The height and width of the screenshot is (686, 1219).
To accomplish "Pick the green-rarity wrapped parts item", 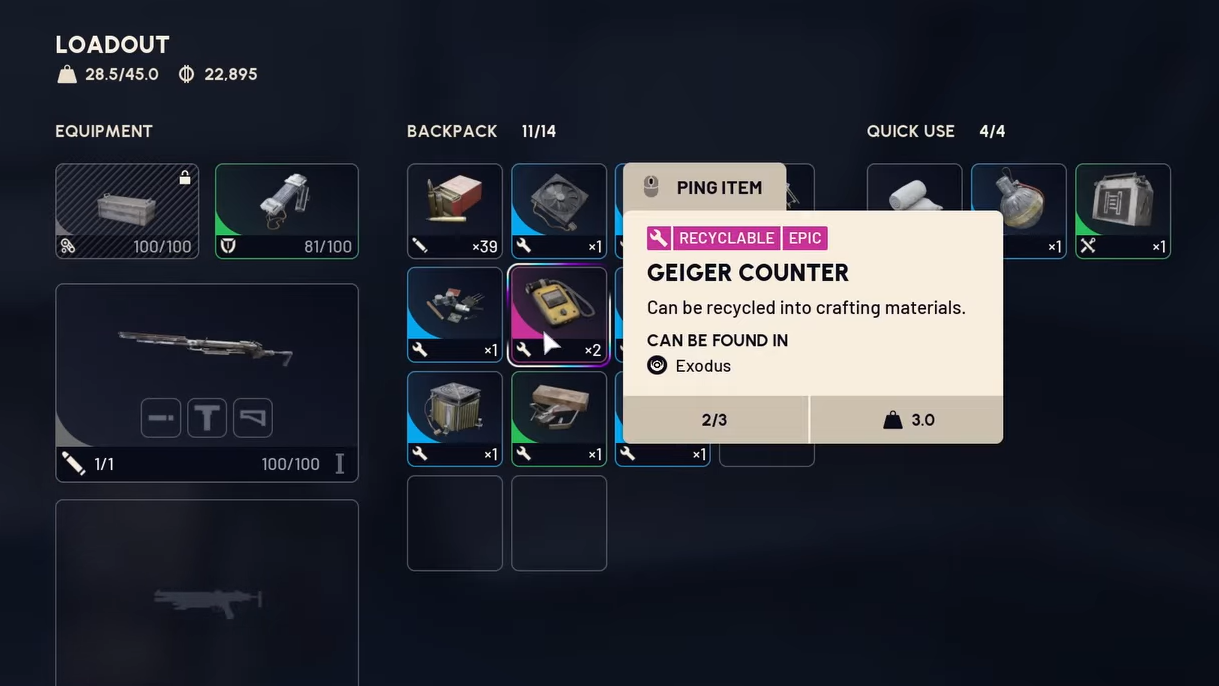I will (558, 418).
